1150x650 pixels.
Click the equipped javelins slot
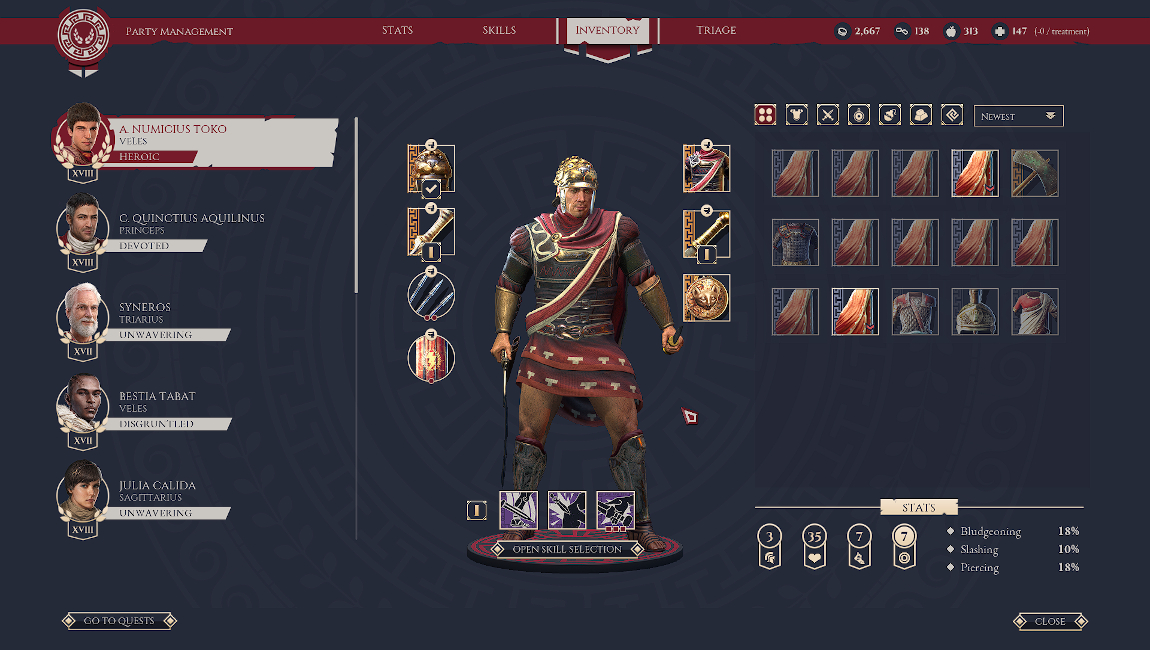(x=431, y=296)
